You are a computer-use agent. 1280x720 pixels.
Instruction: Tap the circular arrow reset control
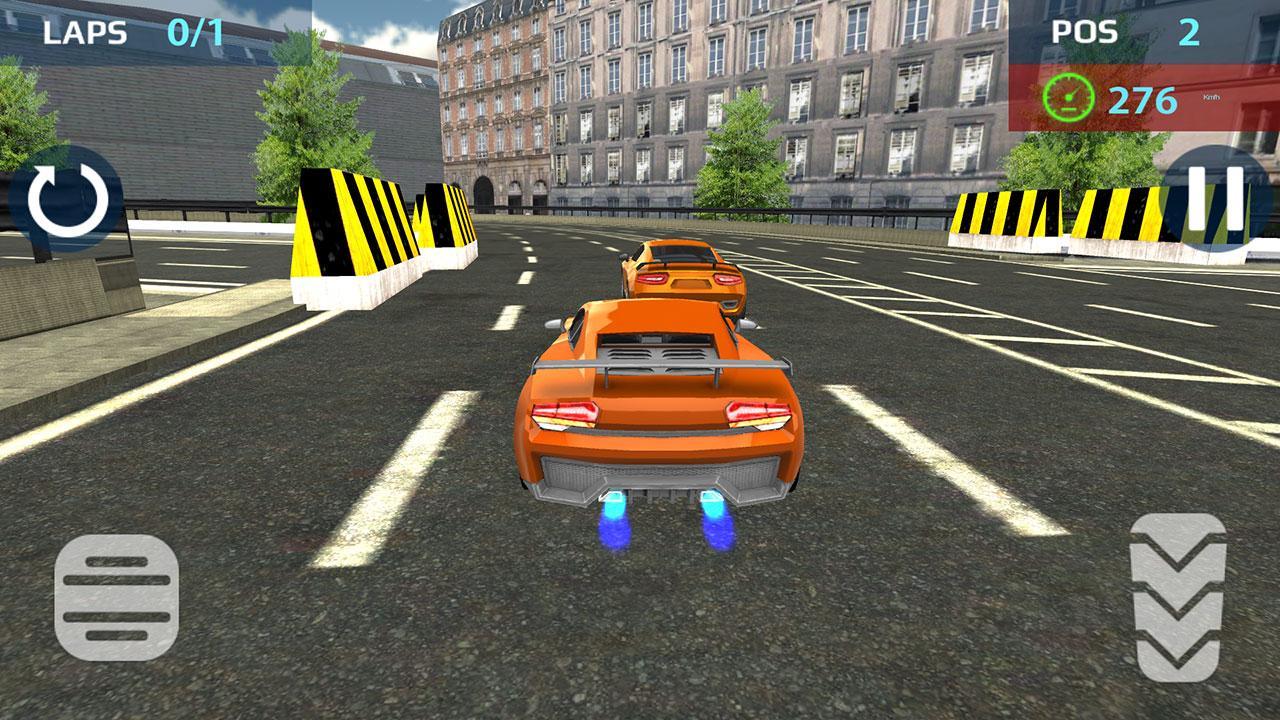(64, 201)
